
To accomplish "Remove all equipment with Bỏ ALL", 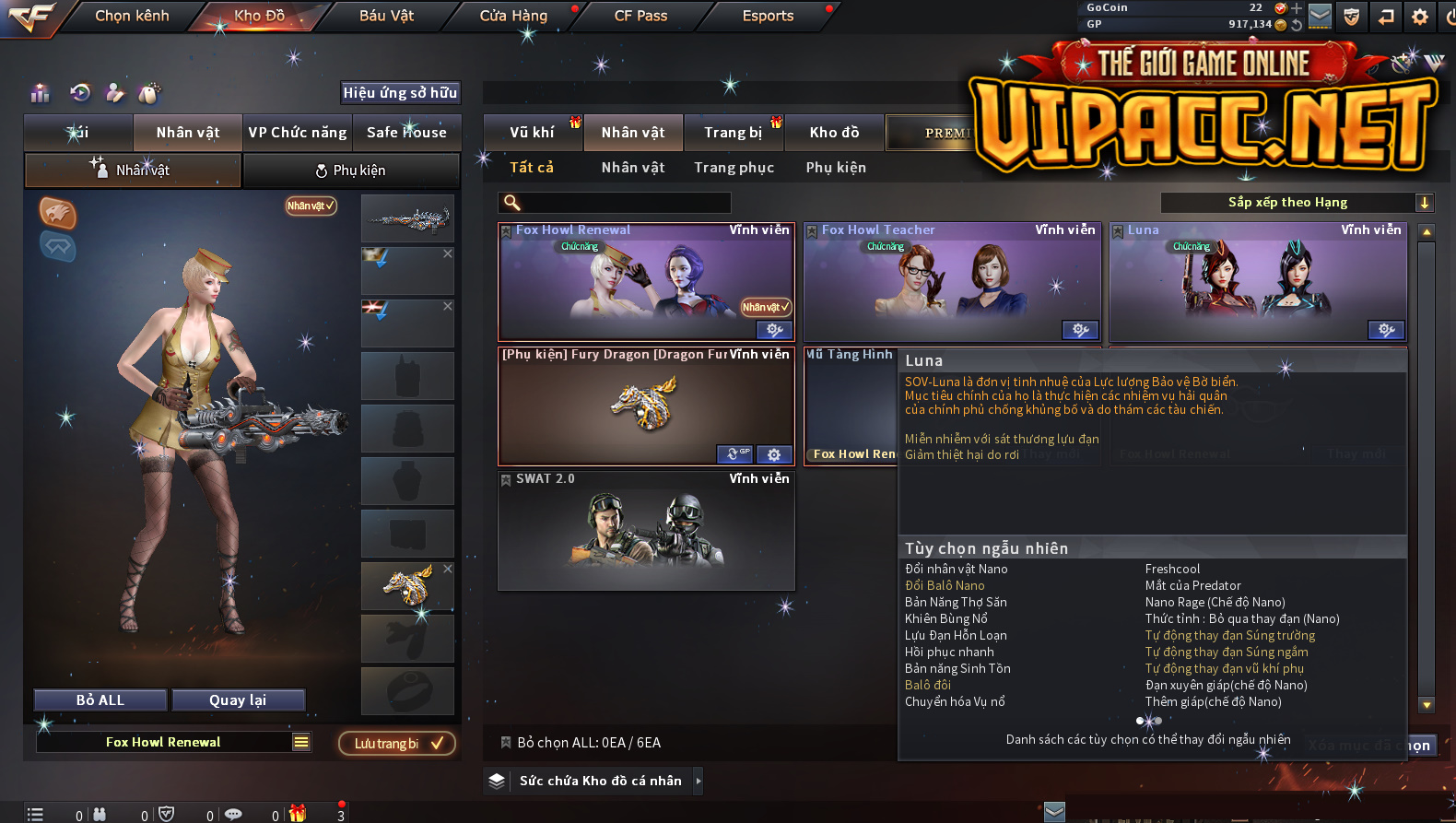I will tap(100, 700).
